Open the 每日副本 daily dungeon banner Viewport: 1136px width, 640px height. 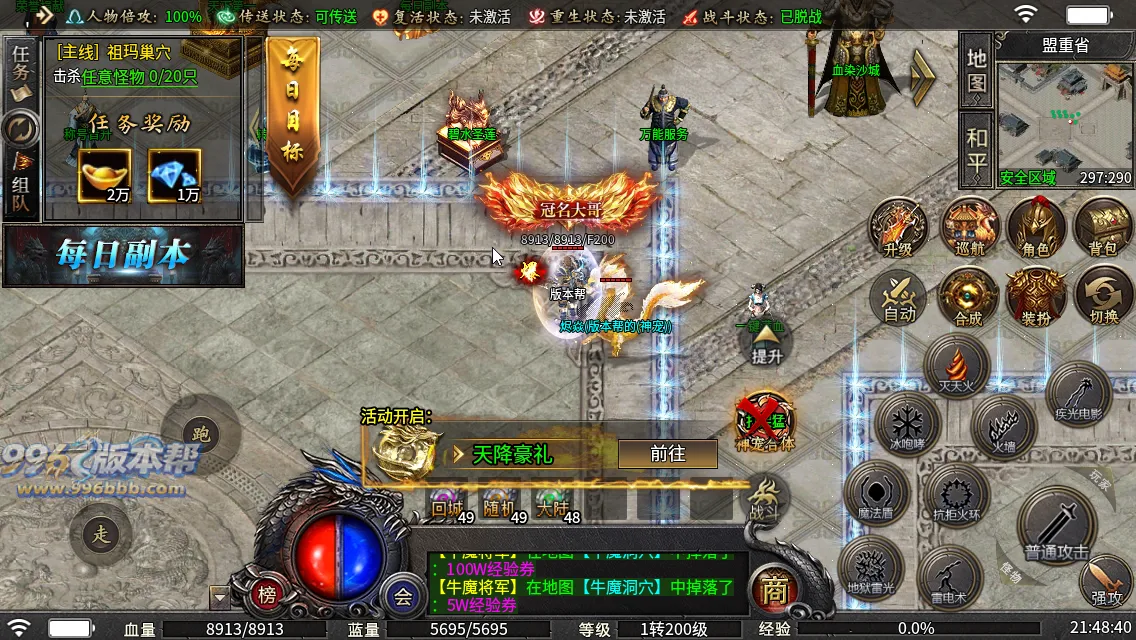[x=123, y=255]
